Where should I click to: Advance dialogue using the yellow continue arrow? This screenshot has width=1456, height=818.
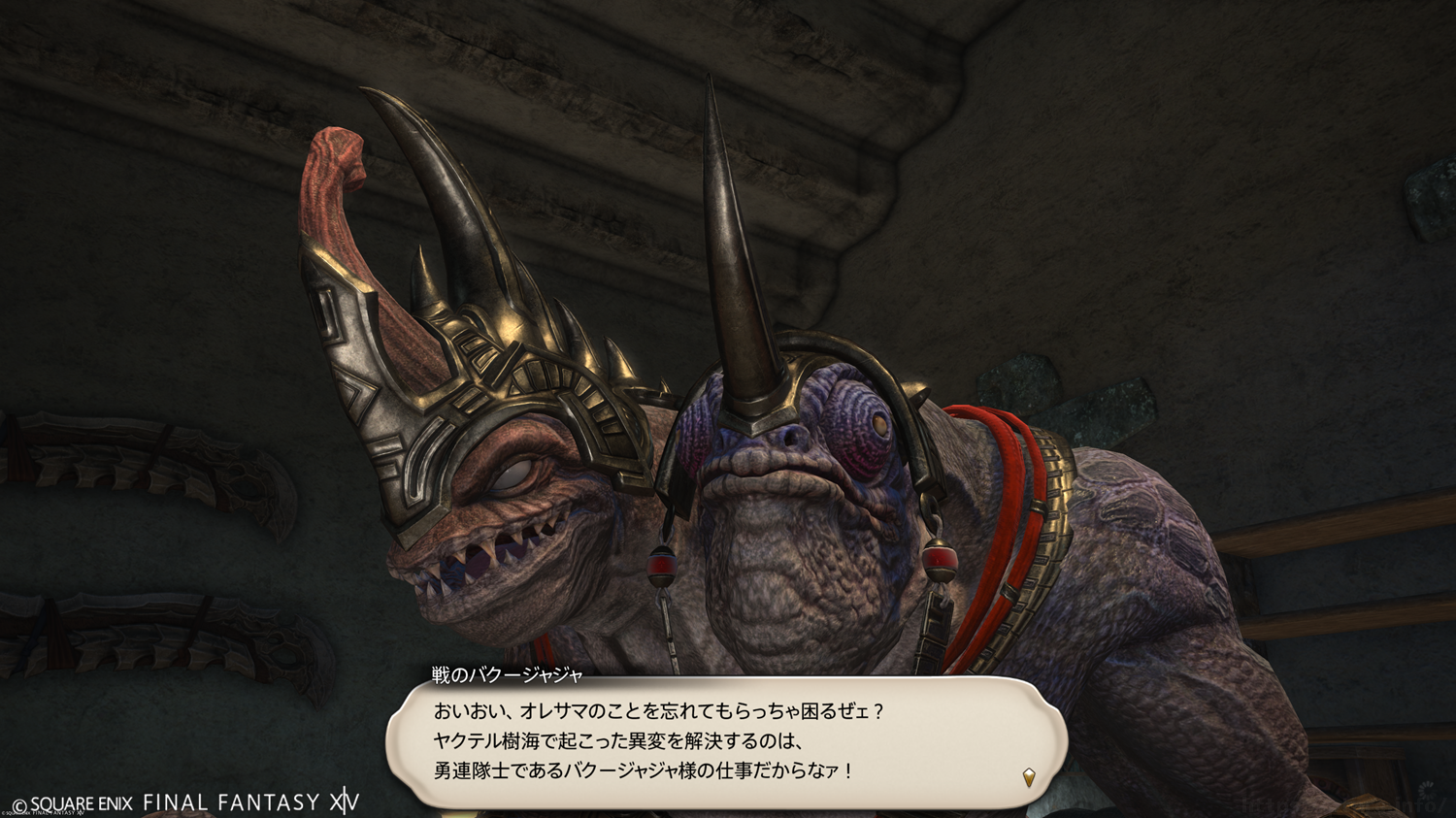[1029, 776]
